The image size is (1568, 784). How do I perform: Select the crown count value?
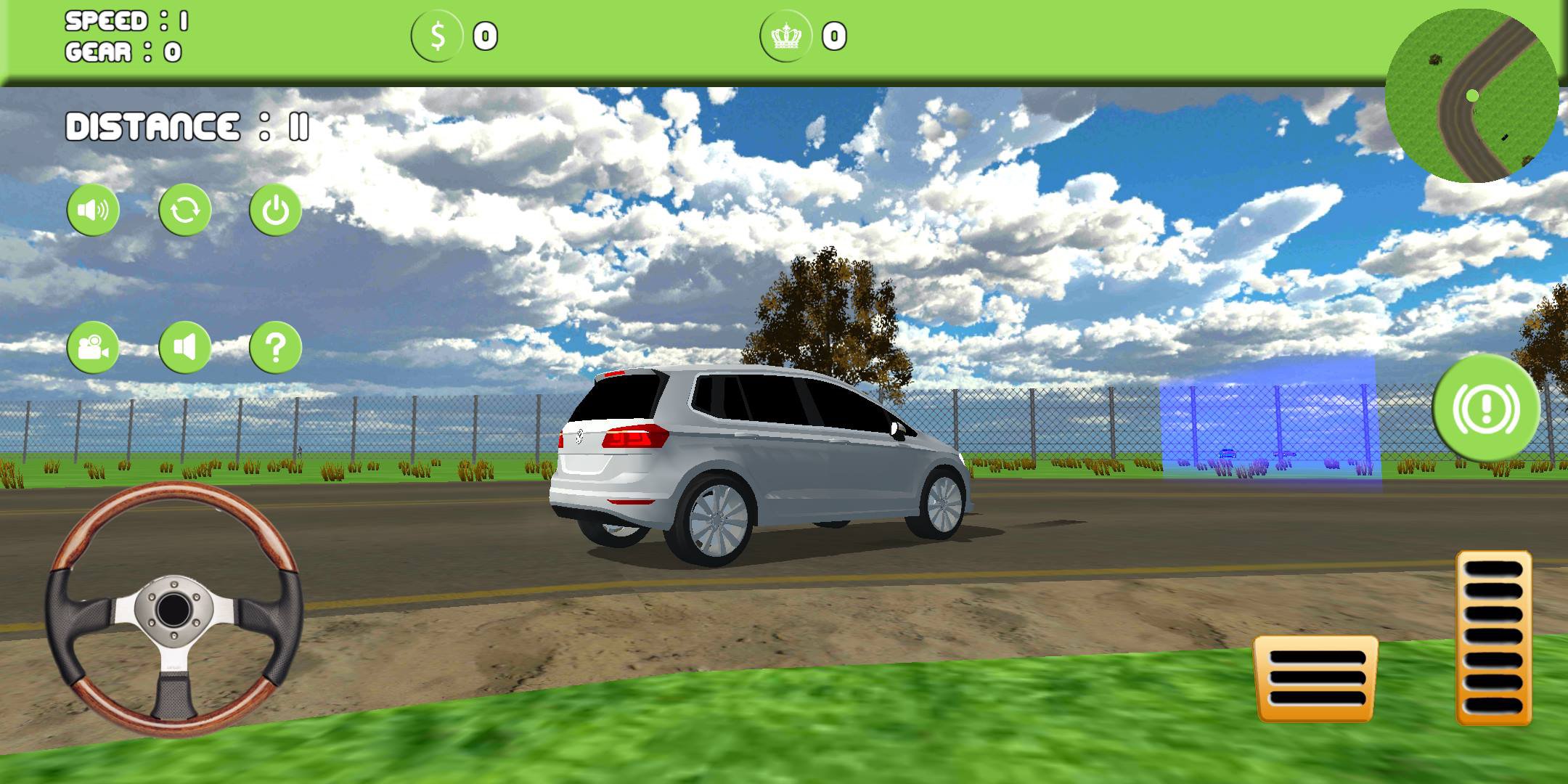point(833,36)
